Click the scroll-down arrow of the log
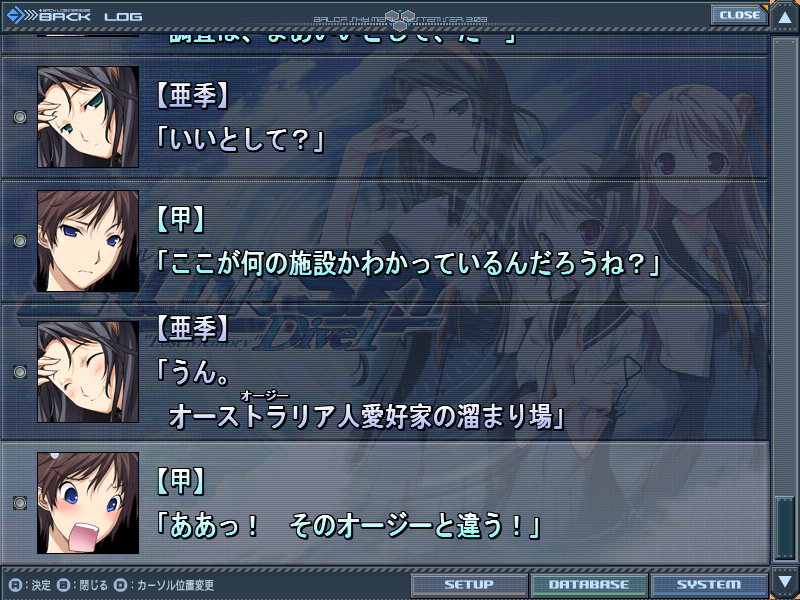The image size is (800, 600). [x=784, y=582]
